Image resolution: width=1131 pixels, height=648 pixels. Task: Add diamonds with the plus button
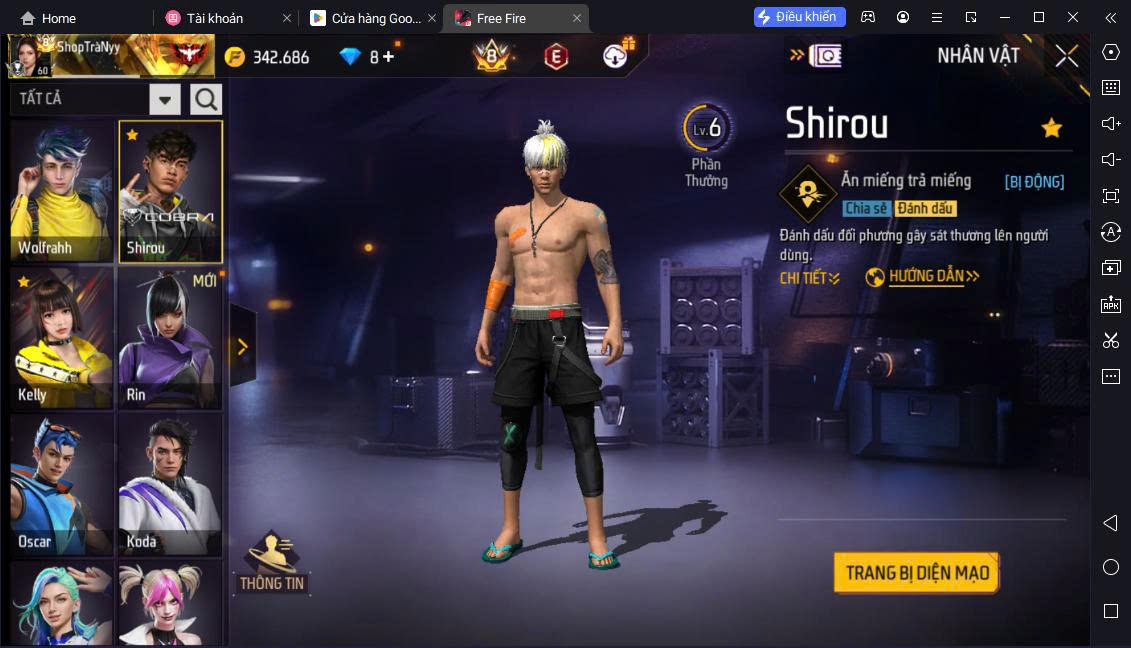coord(388,57)
